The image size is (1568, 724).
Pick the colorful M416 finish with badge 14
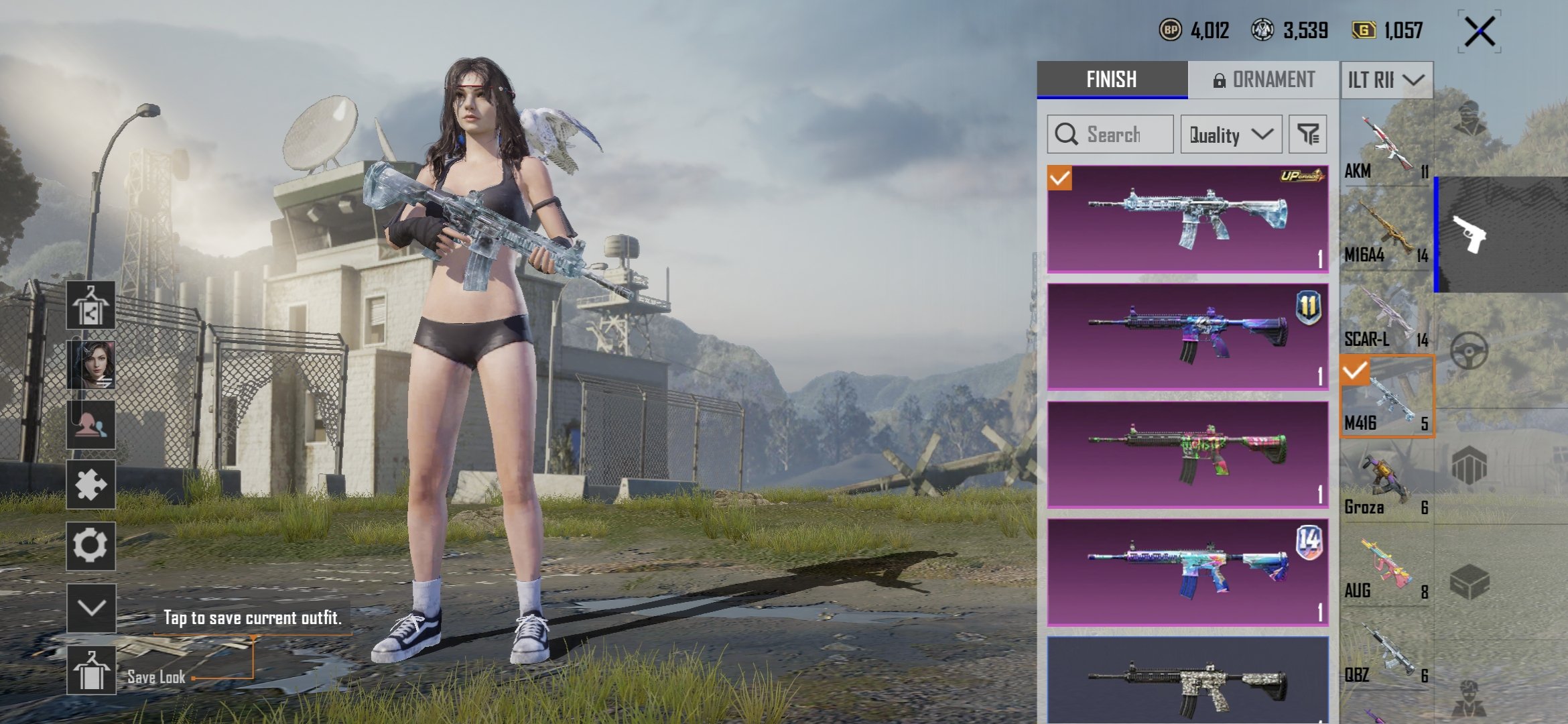(x=1187, y=572)
